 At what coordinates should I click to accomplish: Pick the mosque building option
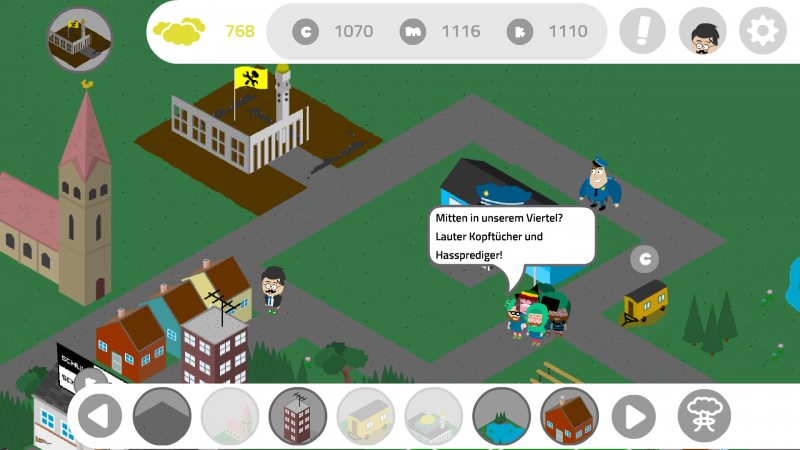click(434, 415)
